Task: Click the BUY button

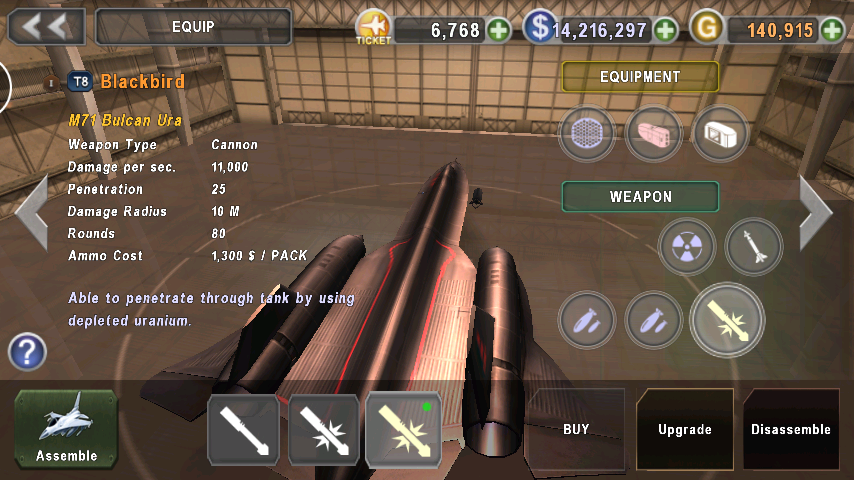Action: tap(576, 430)
